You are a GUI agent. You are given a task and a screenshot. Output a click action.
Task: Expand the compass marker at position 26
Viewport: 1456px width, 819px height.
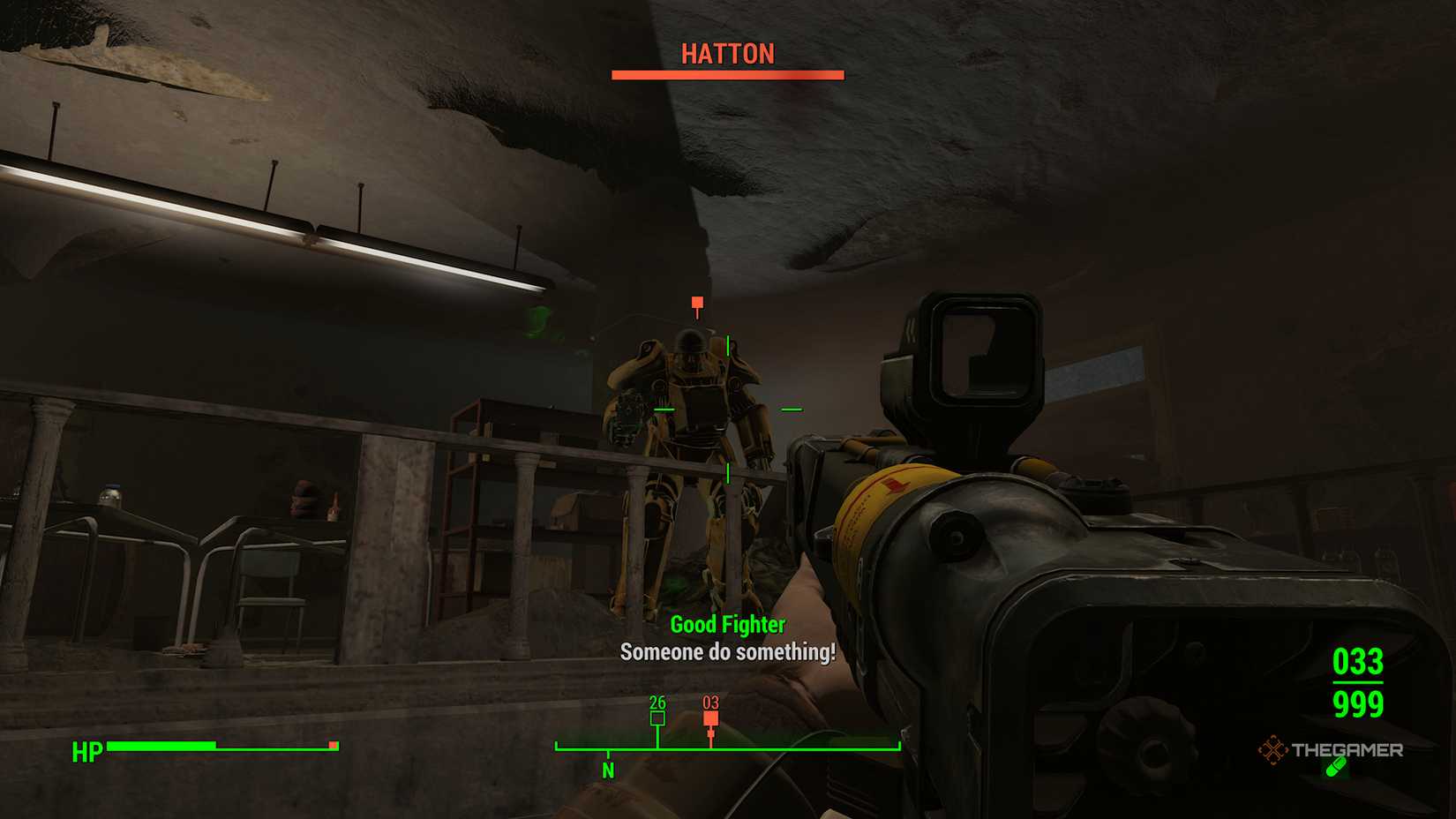[656, 703]
